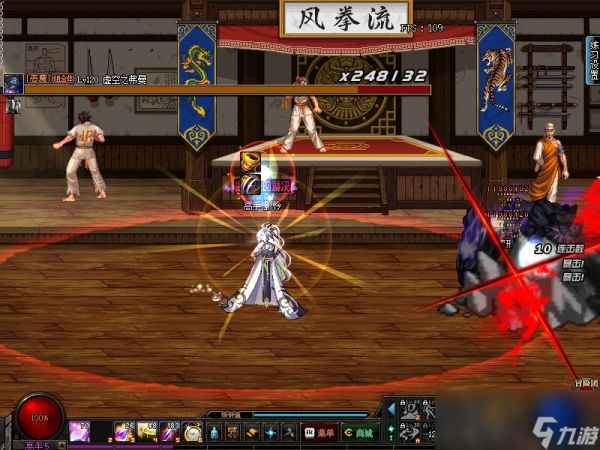Open the crossed tools menu icon
This screenshot has height=450, width=600.
(x=289, y=432)
